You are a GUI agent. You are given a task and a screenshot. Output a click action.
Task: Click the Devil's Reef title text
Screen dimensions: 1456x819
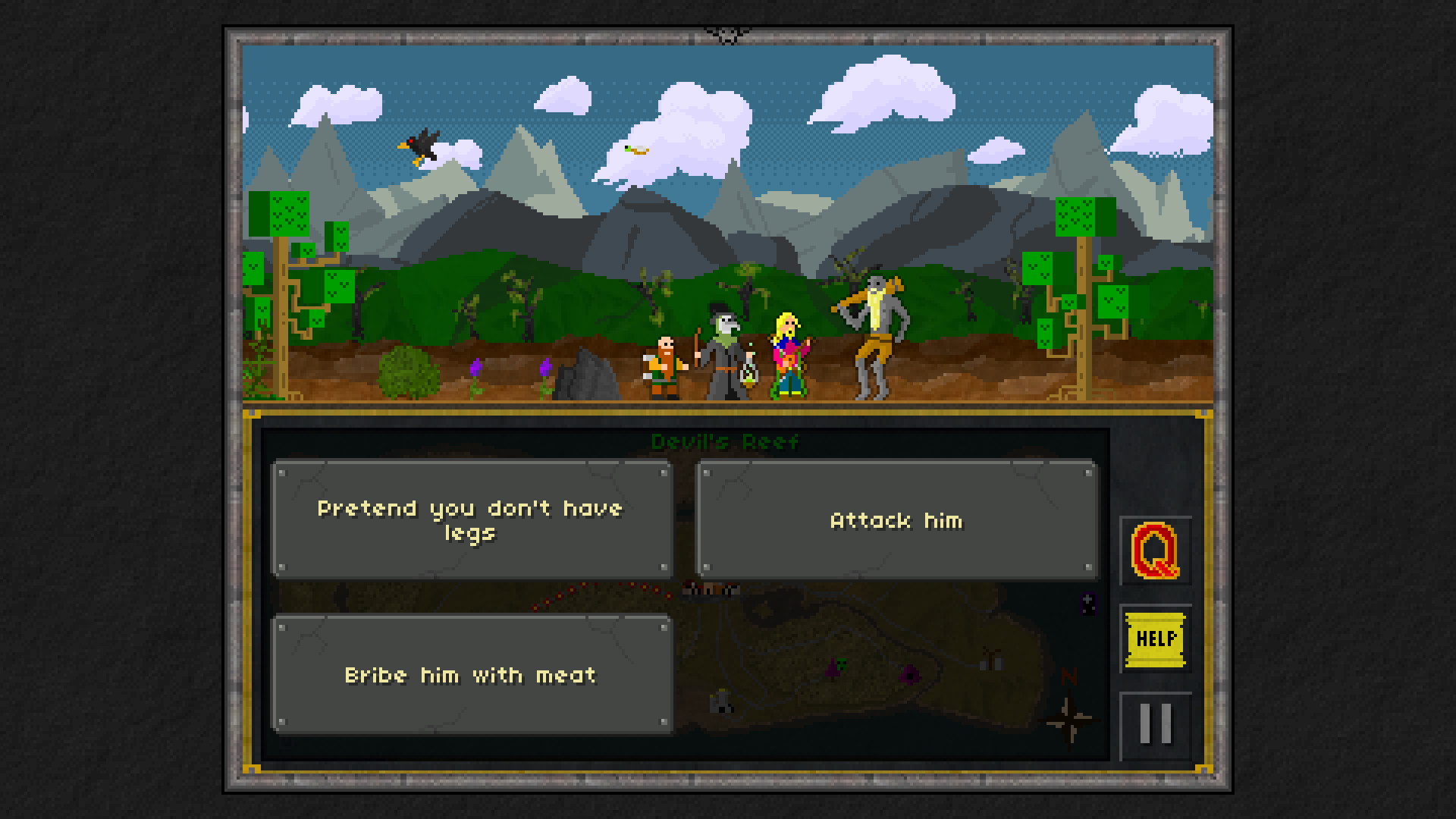click(x=726, y=441)
